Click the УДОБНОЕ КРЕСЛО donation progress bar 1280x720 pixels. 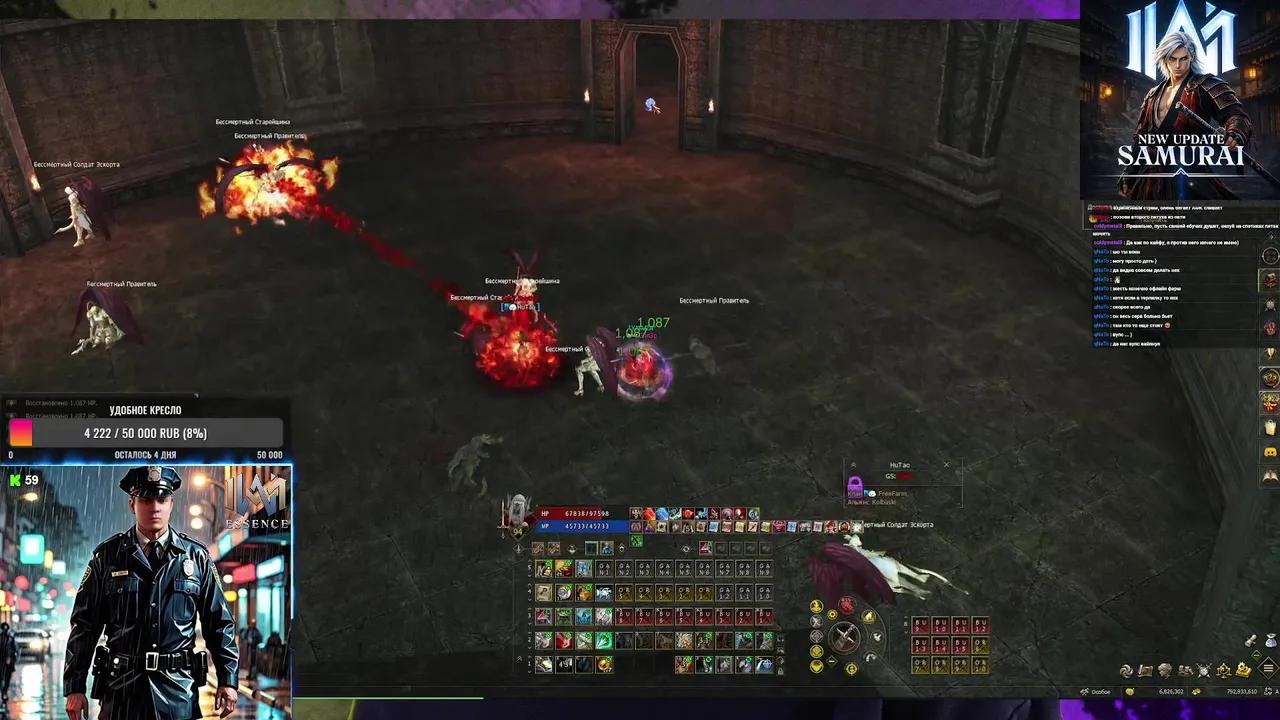coord(145,433)
